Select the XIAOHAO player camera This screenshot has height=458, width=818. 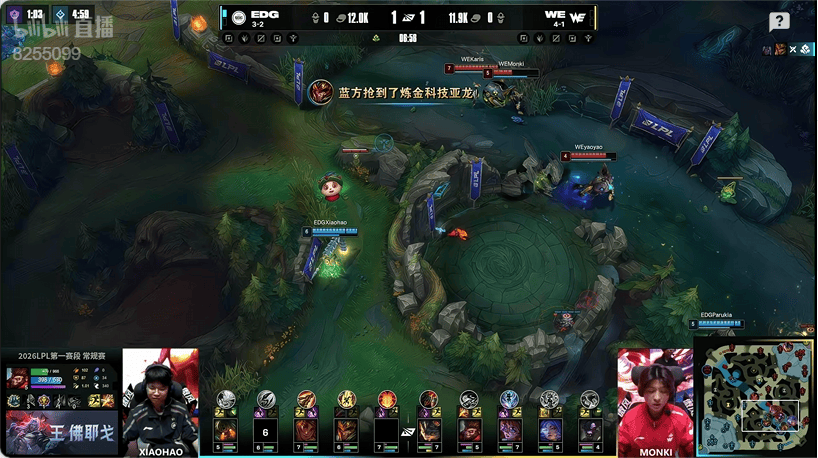[x=160, y=397]
